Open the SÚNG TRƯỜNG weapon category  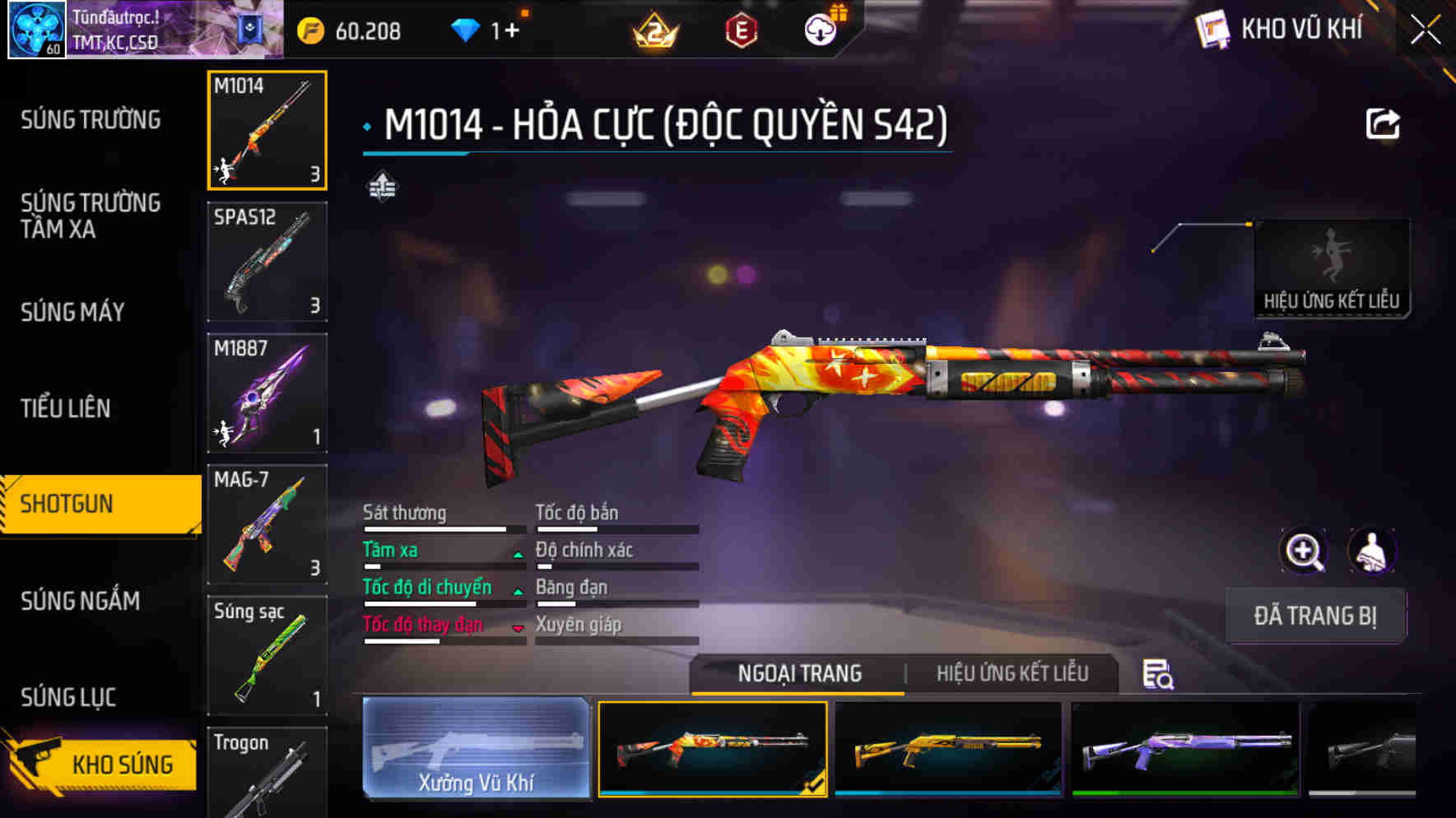click(x=91, y=120)
